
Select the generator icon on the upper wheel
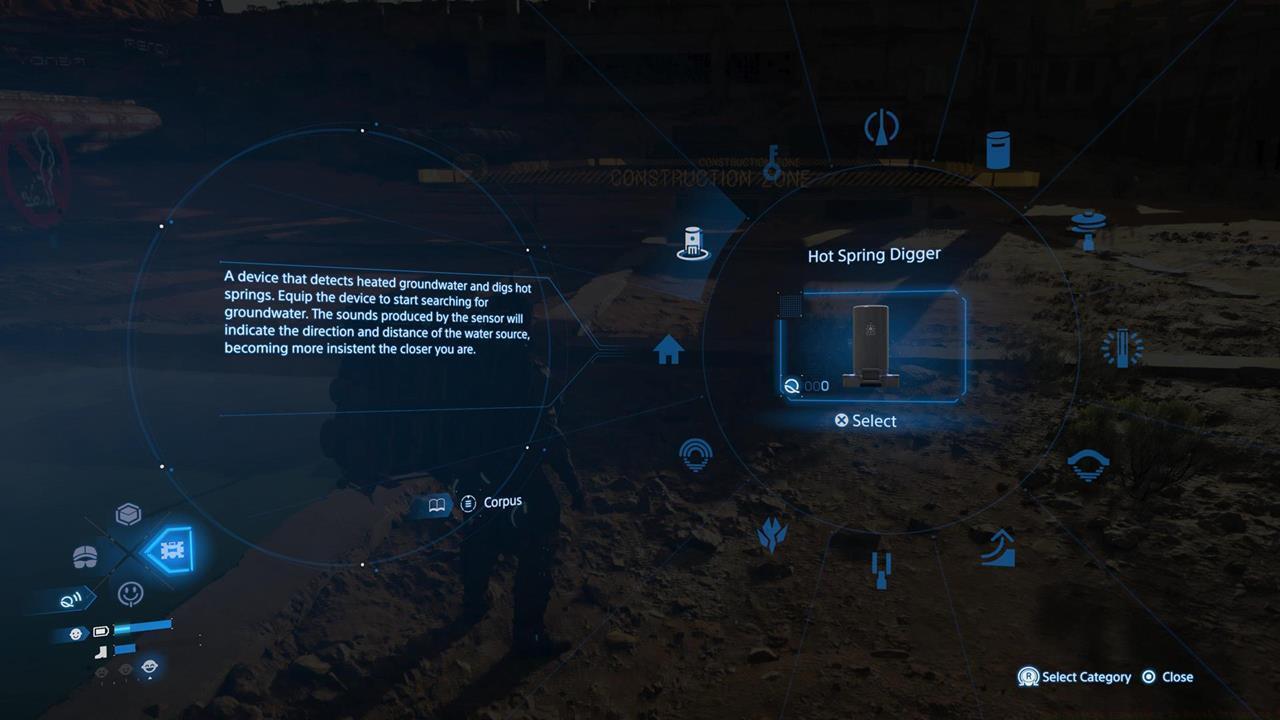point(880,124)
